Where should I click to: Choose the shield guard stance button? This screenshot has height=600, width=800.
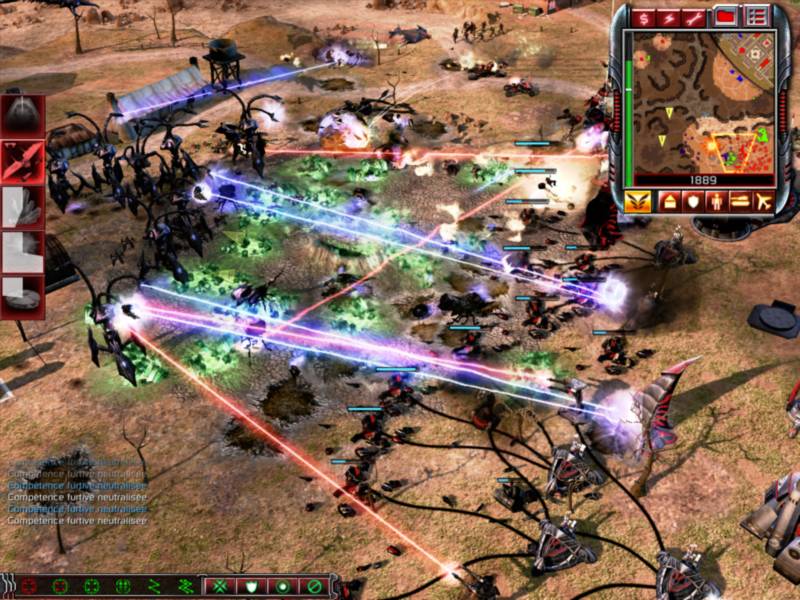click(252, 586)
